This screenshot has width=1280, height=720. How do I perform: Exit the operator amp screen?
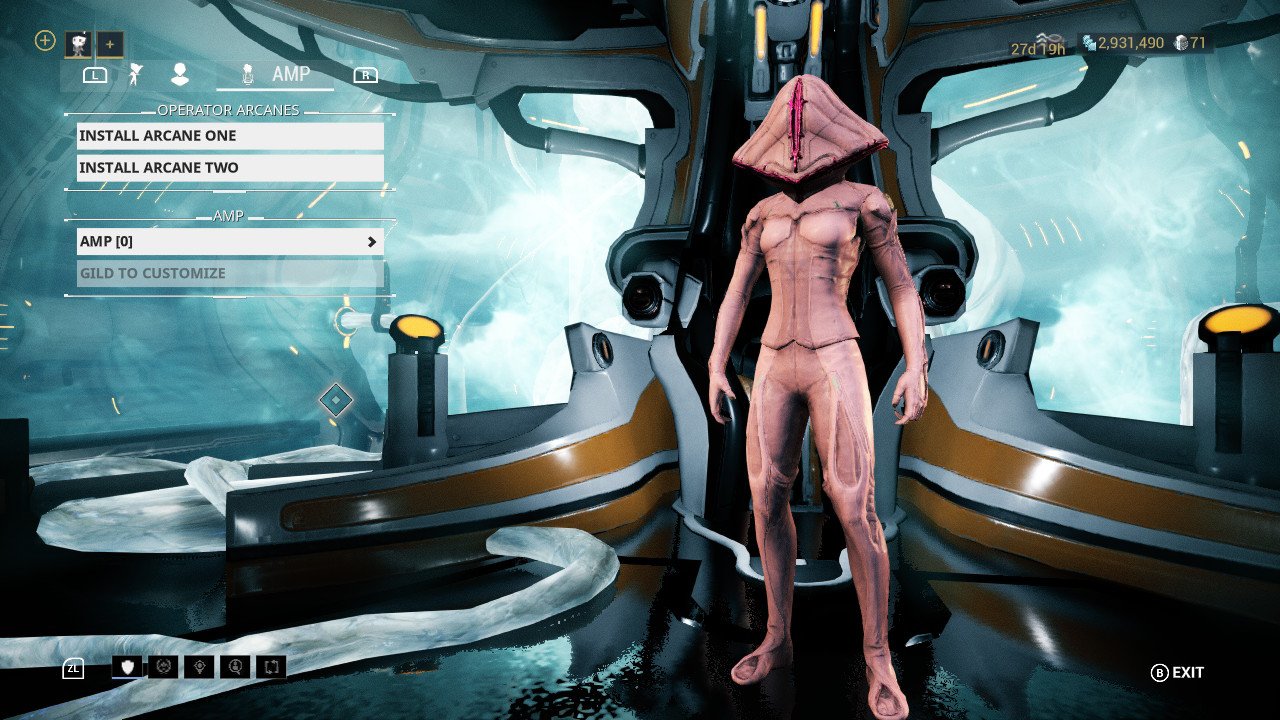1177,673
